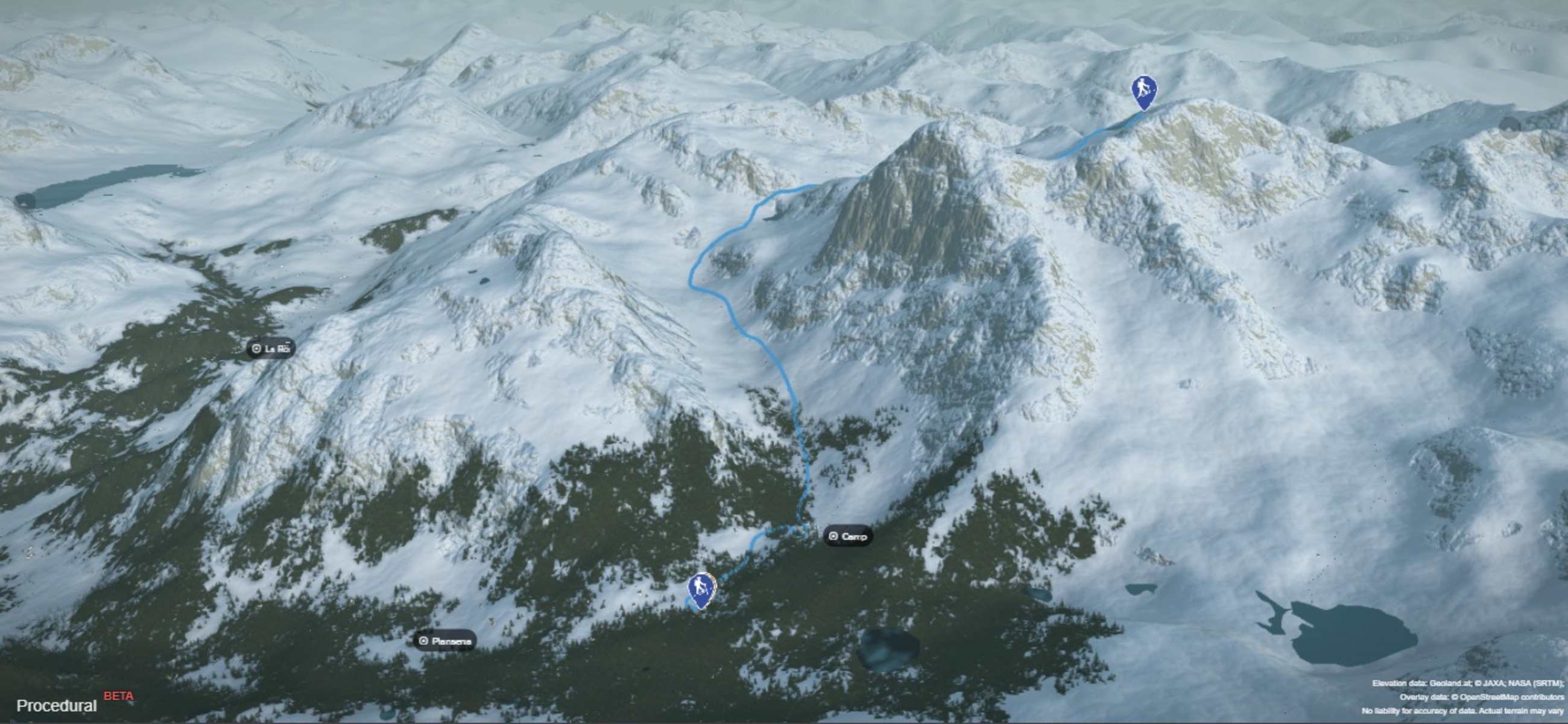Select the hiker marker on the summit

pyautogui.click(x=1144, y=92)
